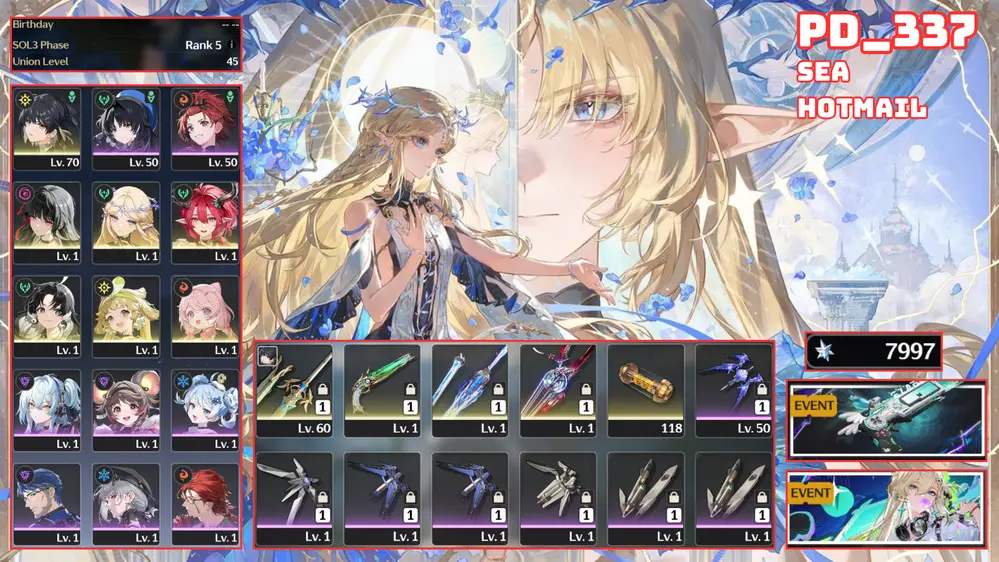The image size is (999, 562).
Task: Select the Lv. 70 black-haired character portrait
Action: tap(47, 128)
